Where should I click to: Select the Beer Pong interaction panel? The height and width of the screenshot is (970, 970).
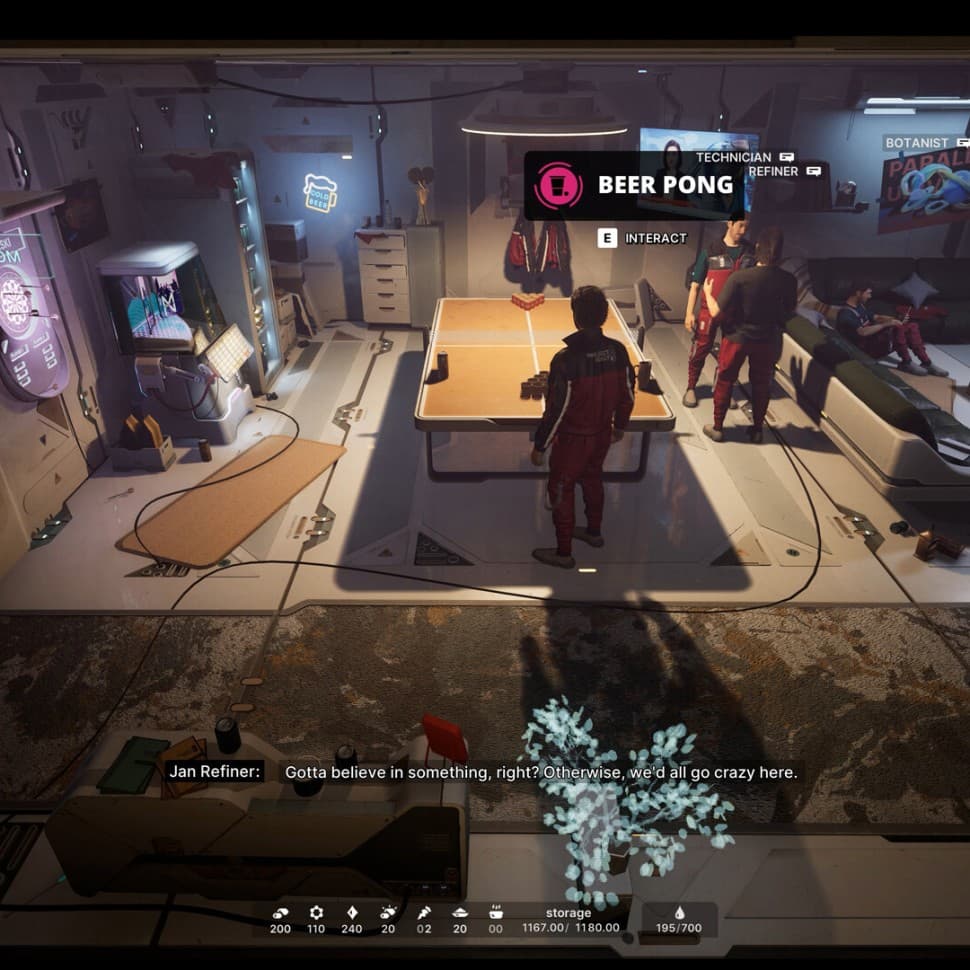pyautogui.click(x=634, y=185)
